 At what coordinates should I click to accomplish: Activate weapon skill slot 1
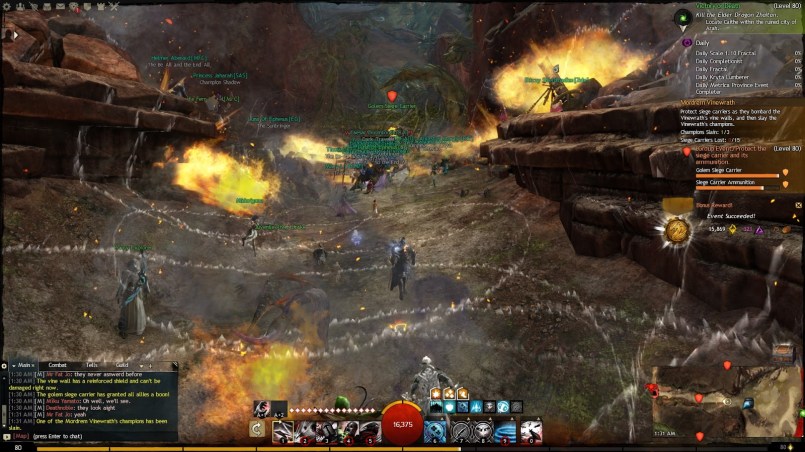pyautogui.click(x=283, y=431)
